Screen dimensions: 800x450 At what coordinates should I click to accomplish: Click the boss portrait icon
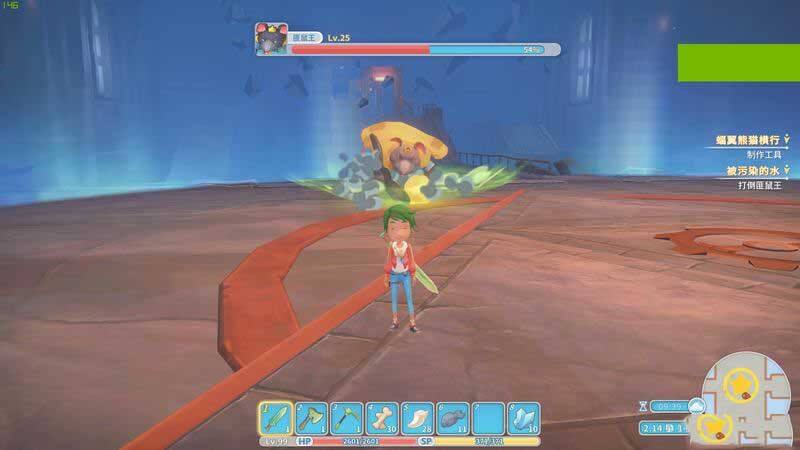point(271,43)
